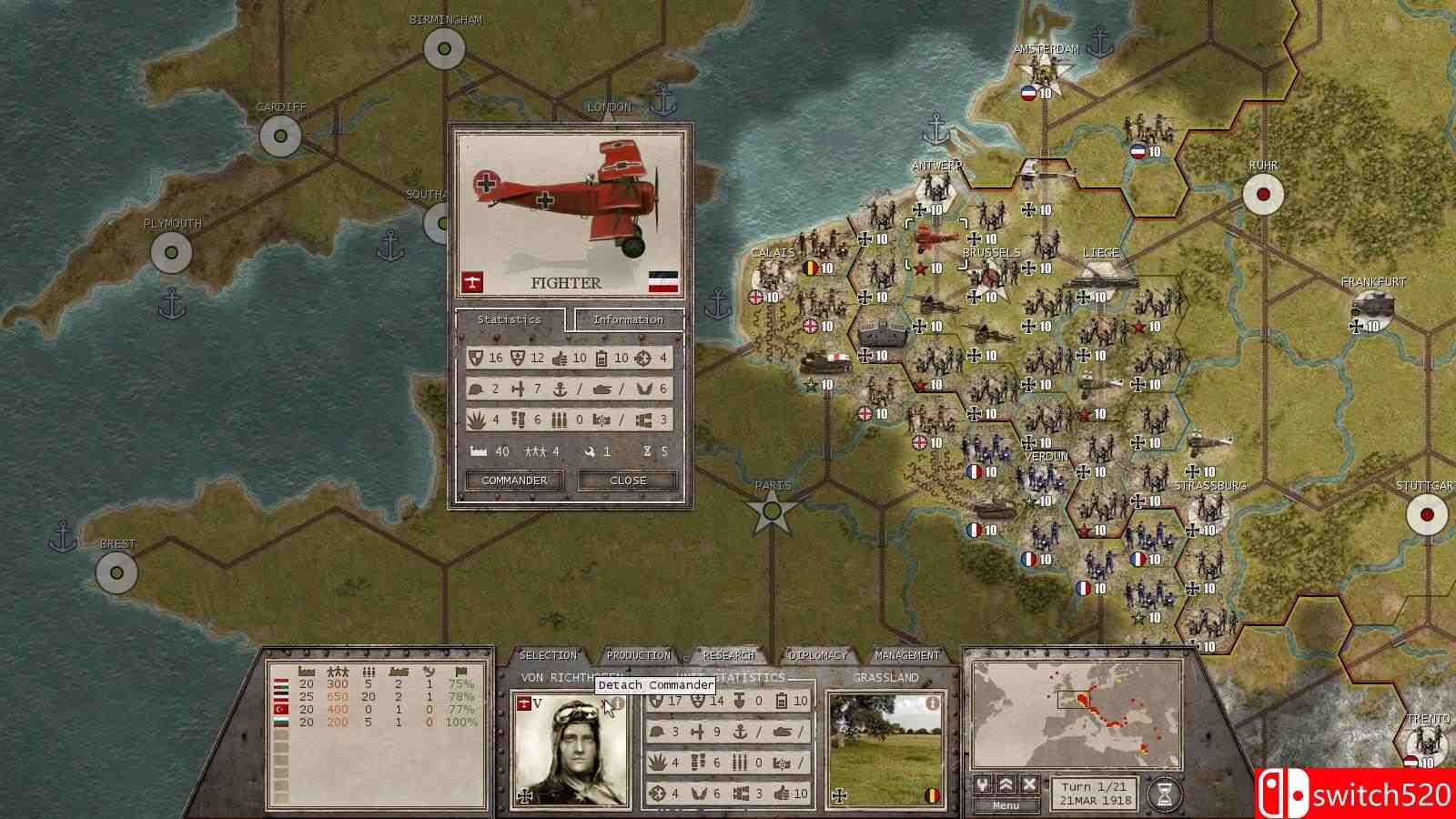Select Detach Commander
The width and height of the screenshot is (1456, 819).
(652, 684)
